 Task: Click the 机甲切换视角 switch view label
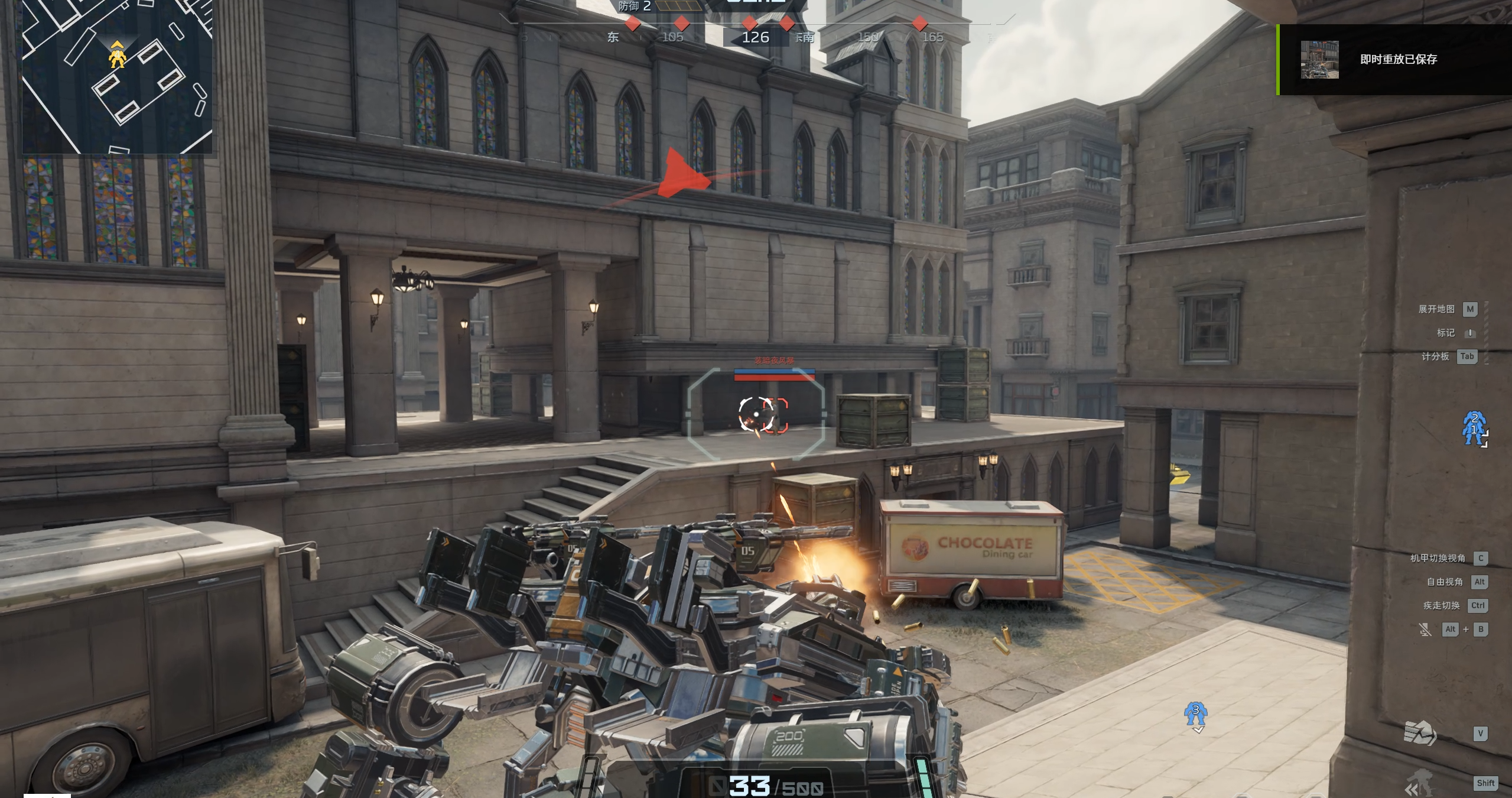(1438, 558)
